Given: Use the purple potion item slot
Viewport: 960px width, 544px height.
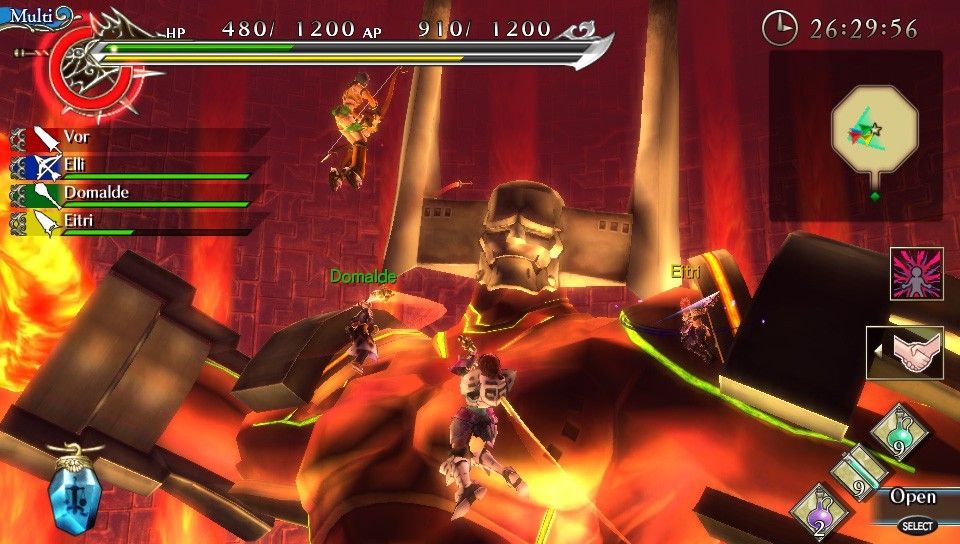Looking at the screenshot, I should (816, 512).
